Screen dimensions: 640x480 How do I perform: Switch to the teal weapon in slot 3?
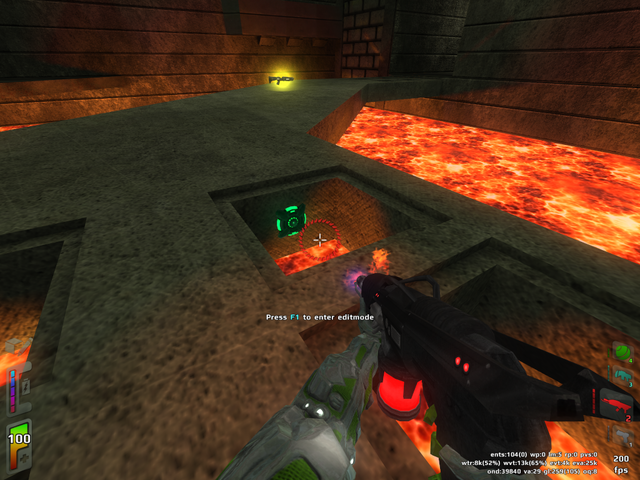[622, 378]
